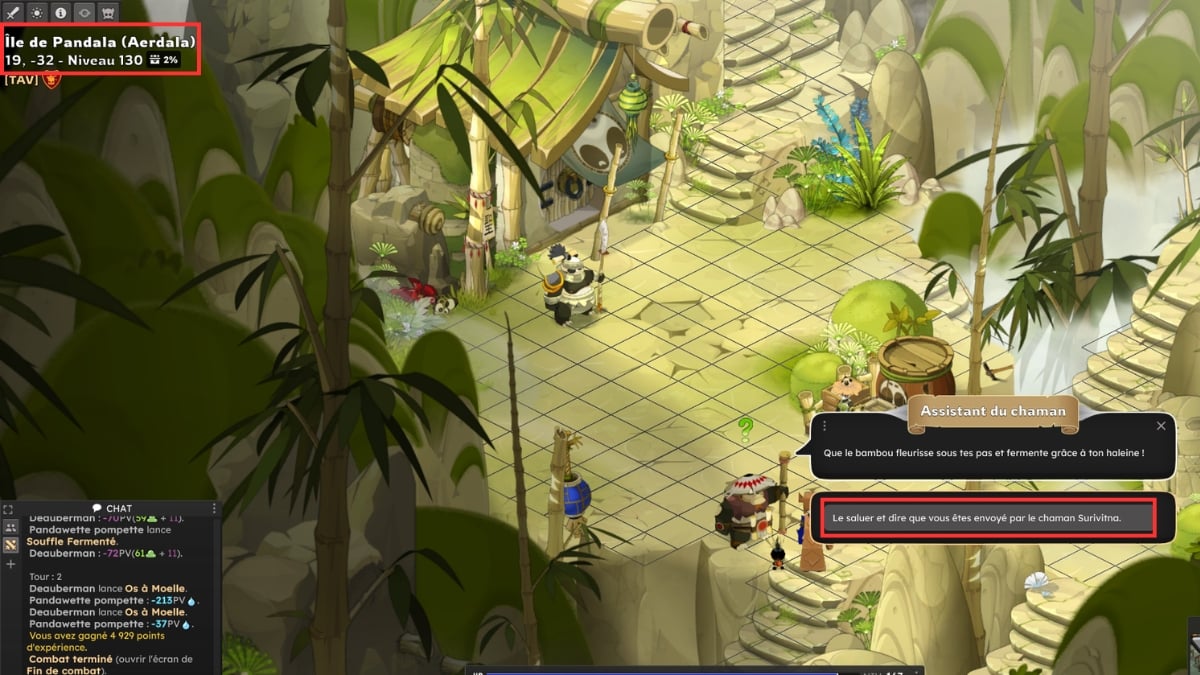Click the horned skull monster icon

click(108, 13)
